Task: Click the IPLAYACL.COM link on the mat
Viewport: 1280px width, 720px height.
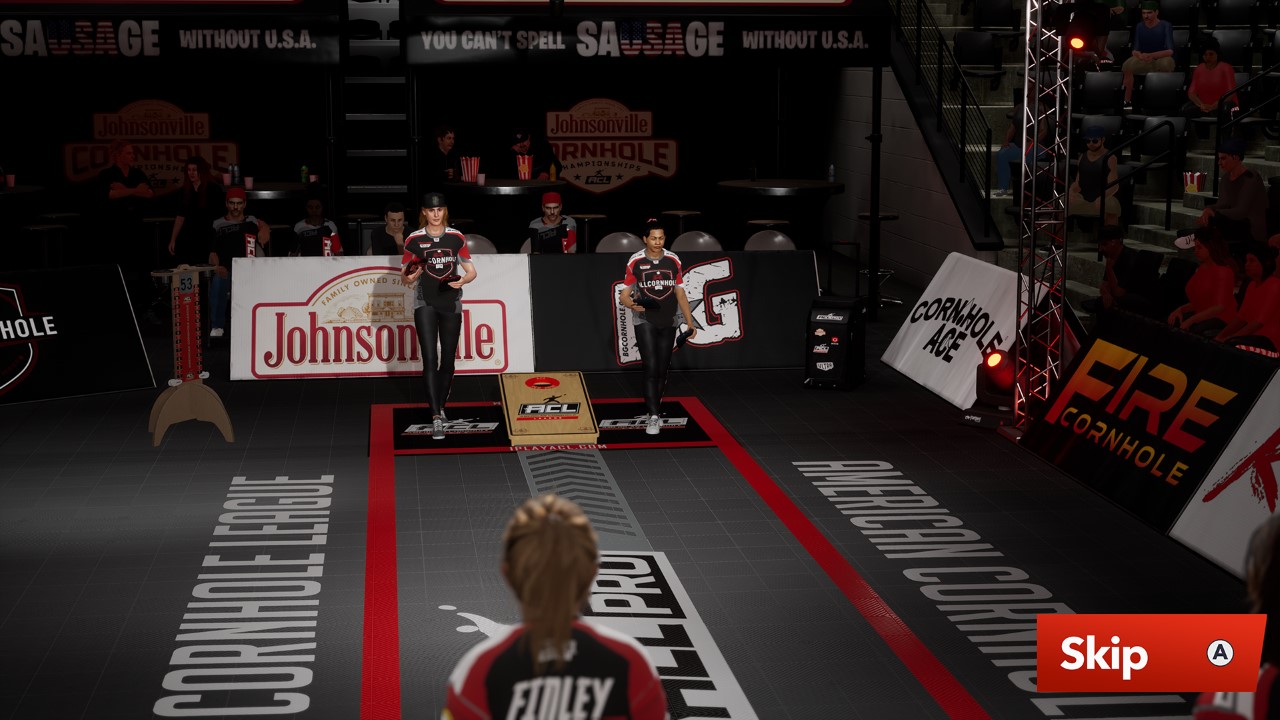Action: pyautogui.click(x=560, y=447)
